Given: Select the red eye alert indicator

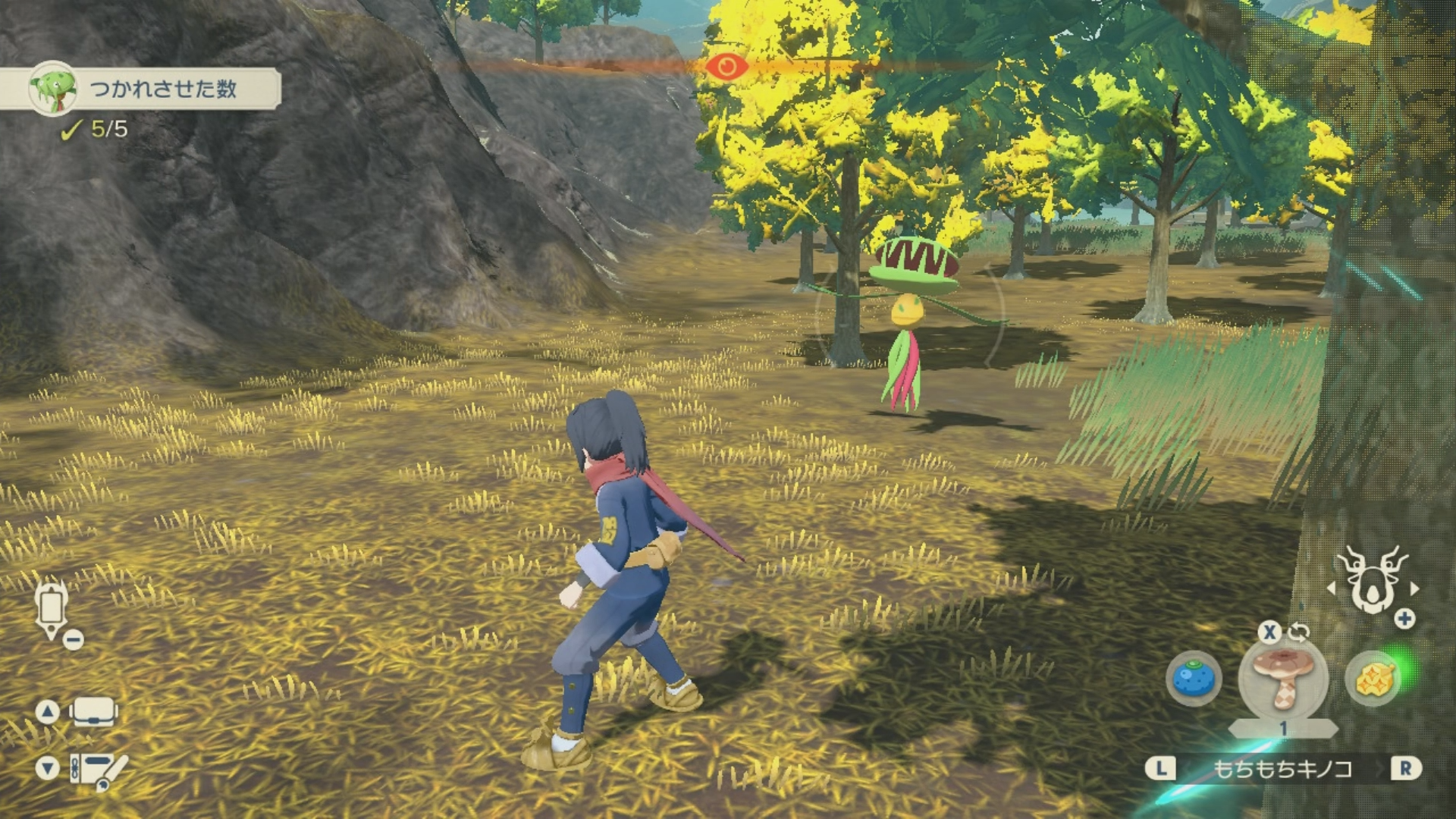Looking at the screenshot, I should [726, 67].
